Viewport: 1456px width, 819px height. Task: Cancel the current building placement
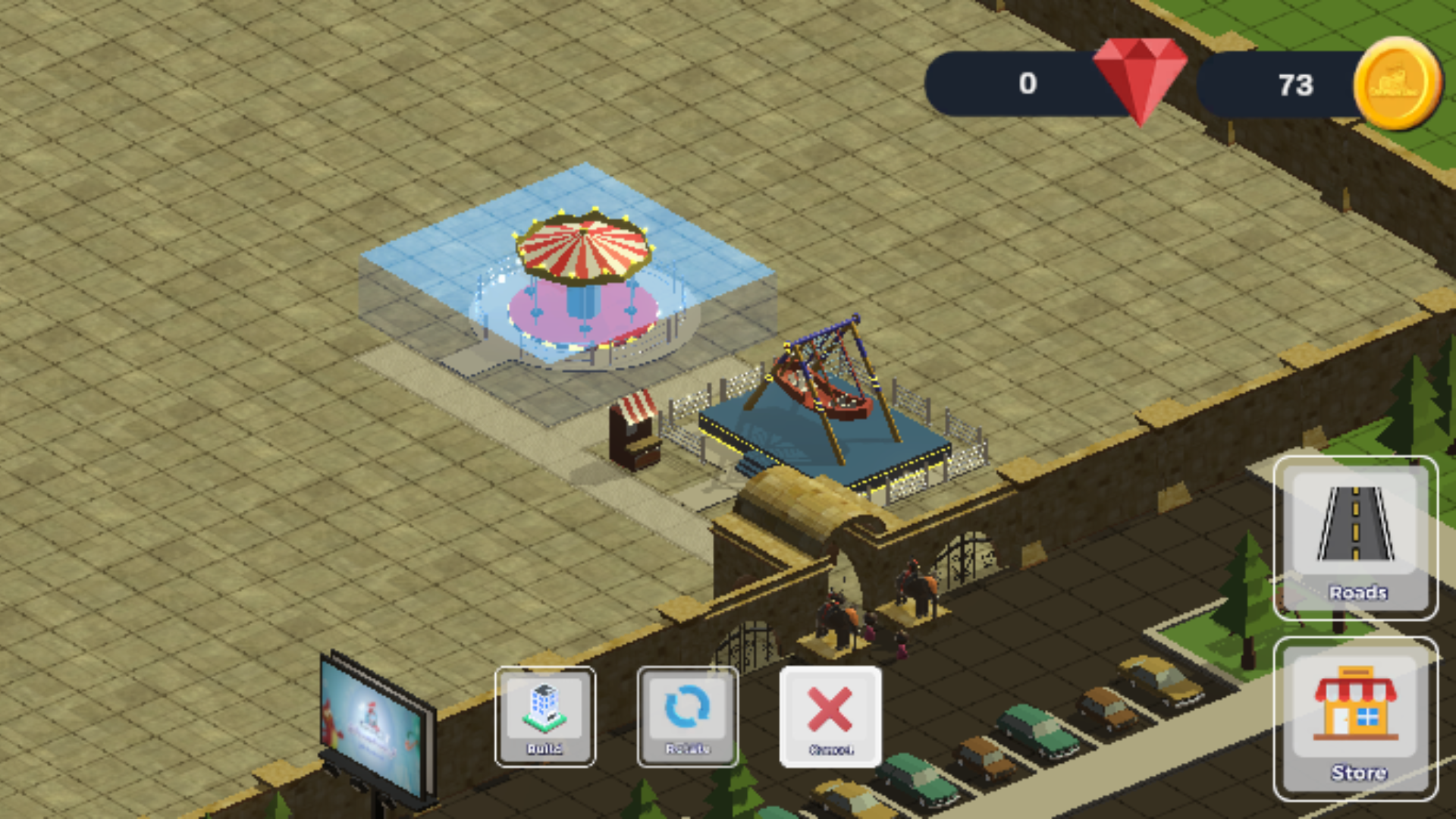[x=830, y=717]
